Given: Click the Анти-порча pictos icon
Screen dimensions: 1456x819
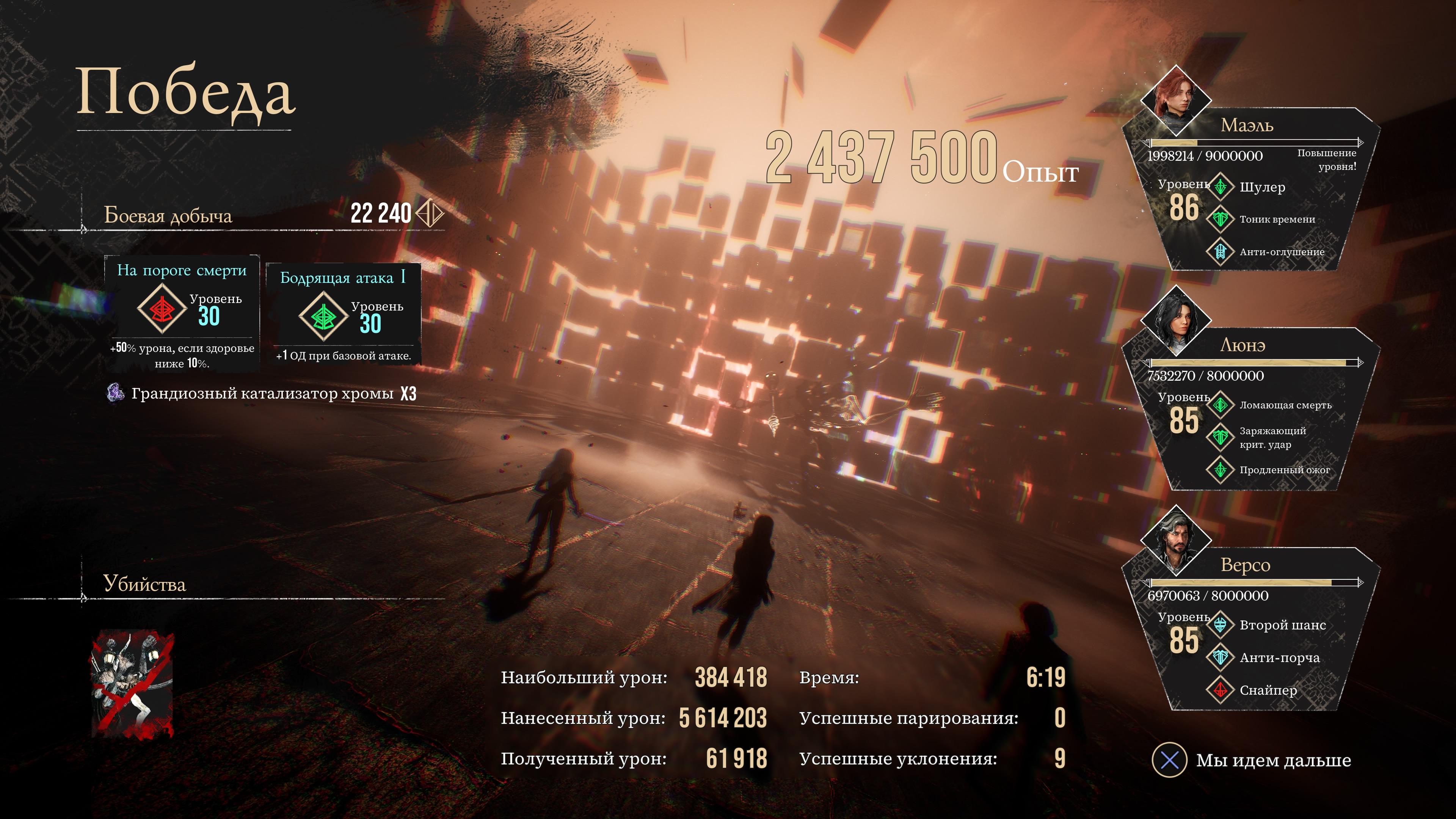Looking at the screenshot, I should [x=1221, y=657].
